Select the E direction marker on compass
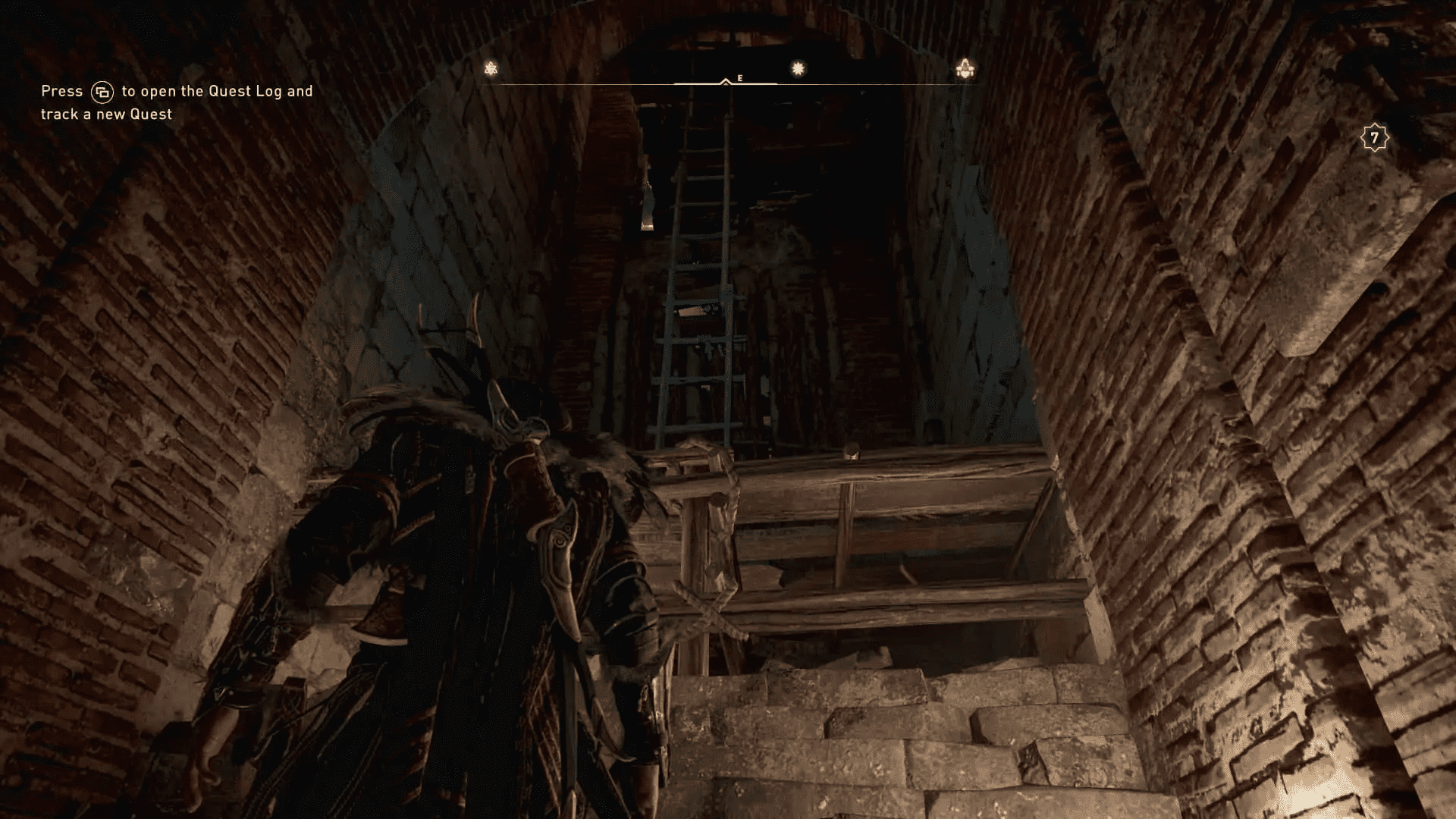Image resolution: width=1456 pixels, height=819 pixels. point(739,77)
